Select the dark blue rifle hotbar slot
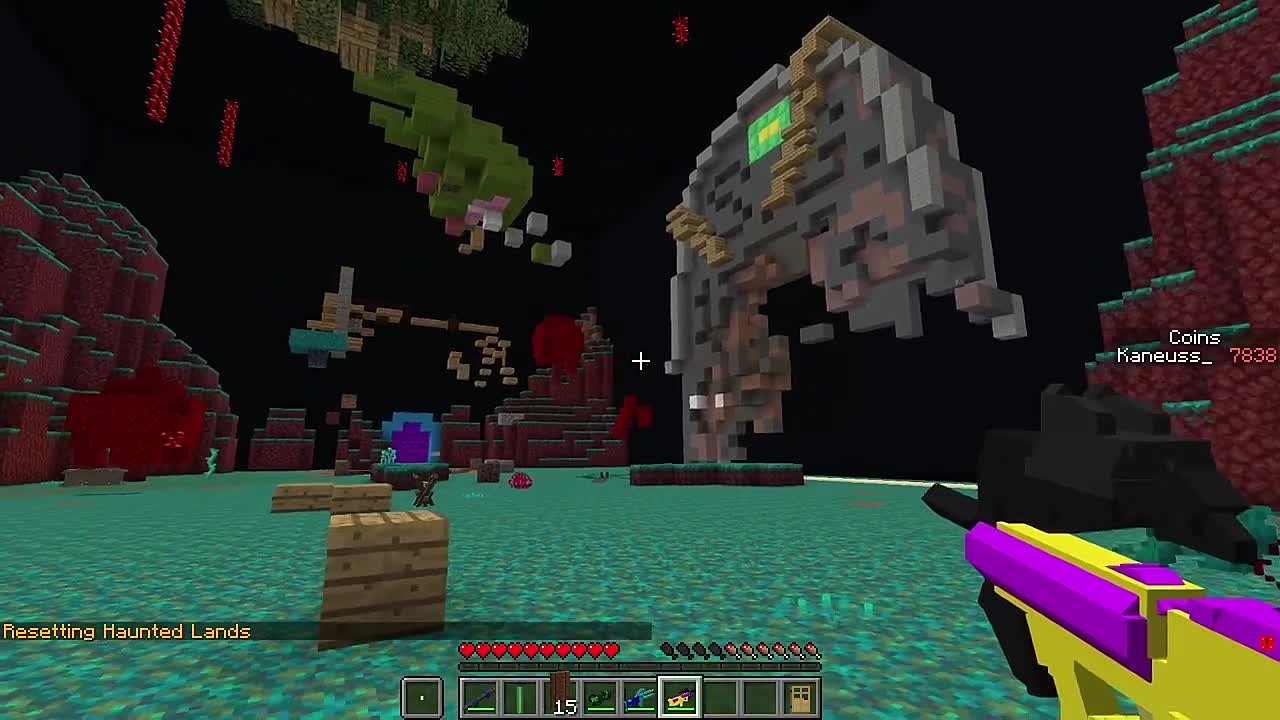 (x=480, y=697)
